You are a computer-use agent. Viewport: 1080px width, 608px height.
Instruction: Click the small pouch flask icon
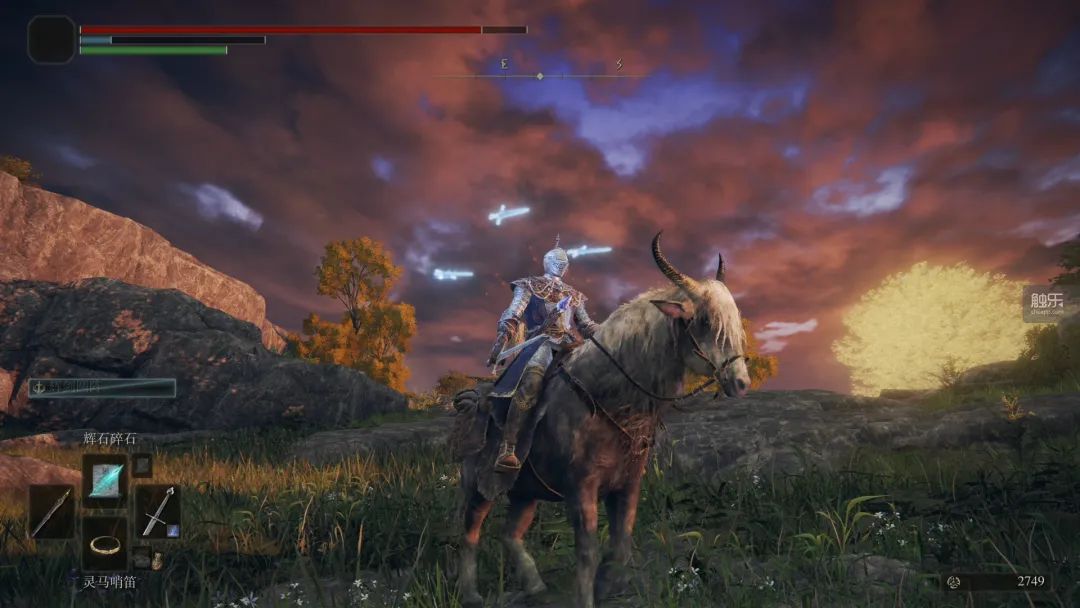click(x=157, y=561)
